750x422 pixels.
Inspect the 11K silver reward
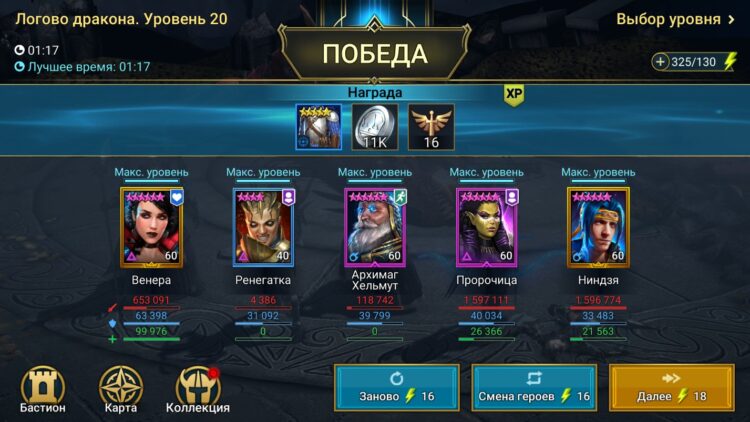(375, 127)
